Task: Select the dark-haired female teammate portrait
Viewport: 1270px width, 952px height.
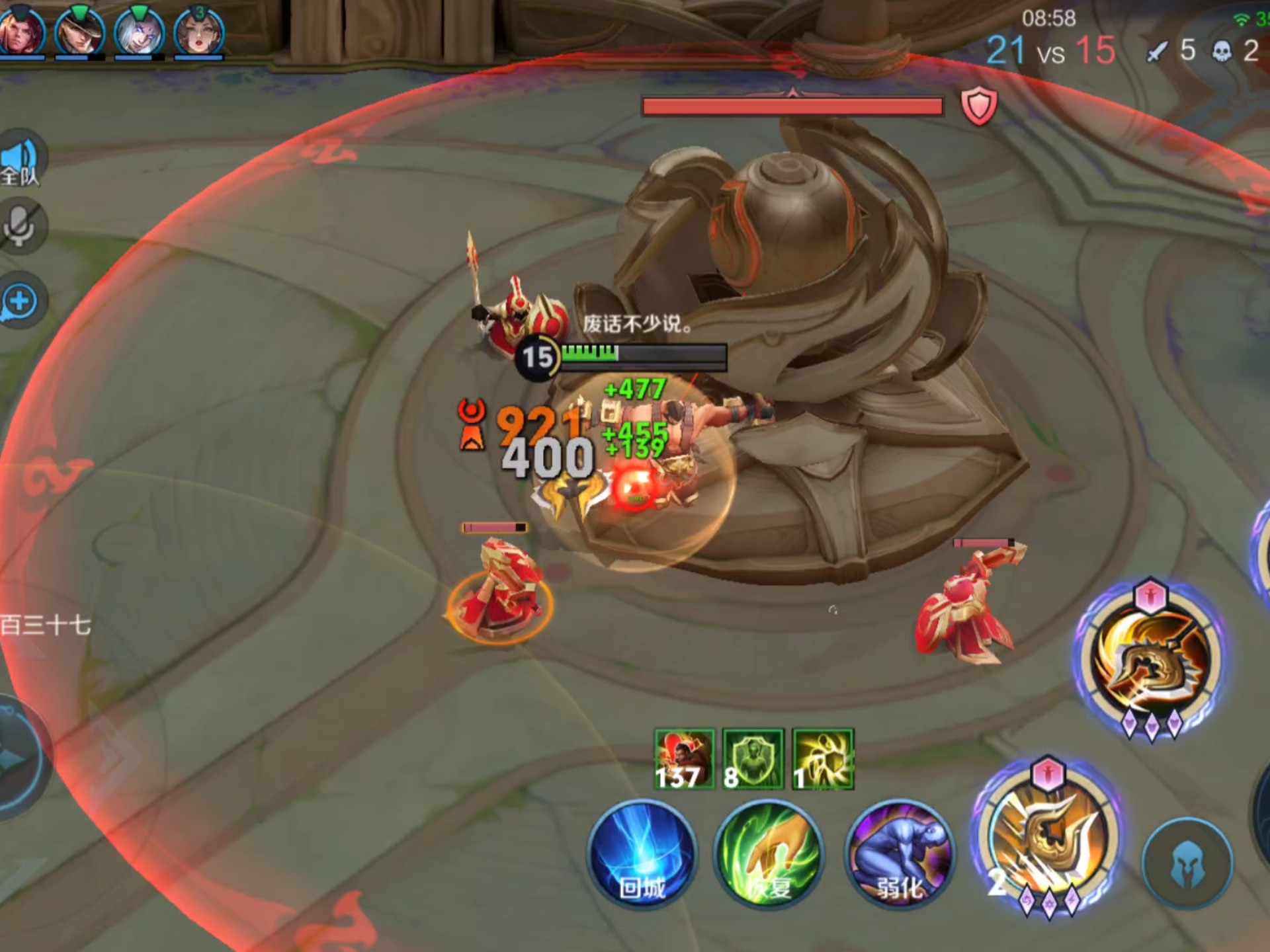Action: tap(198, 30)
